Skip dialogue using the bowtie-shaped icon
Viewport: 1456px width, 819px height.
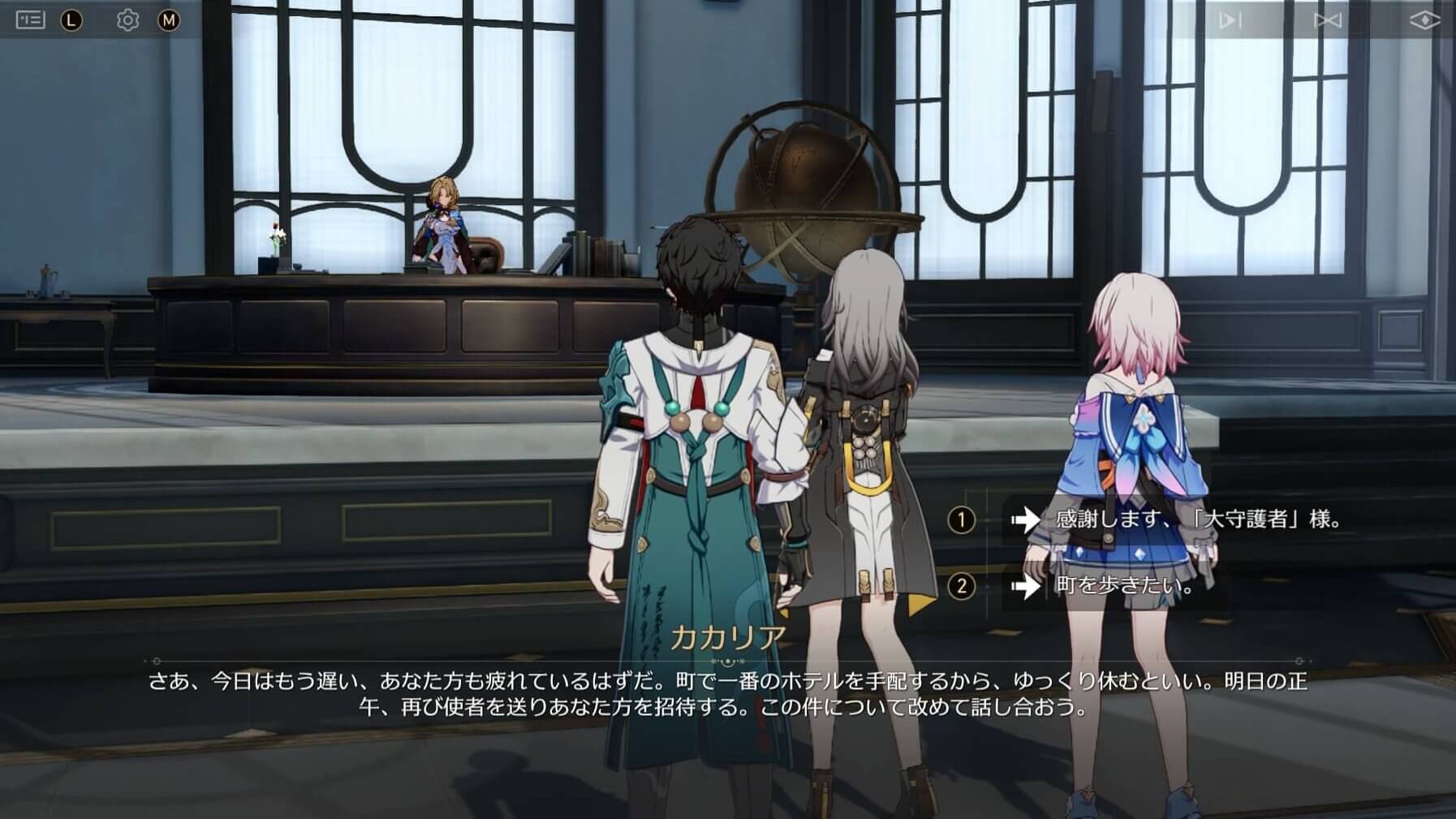tap(1328, 20)
